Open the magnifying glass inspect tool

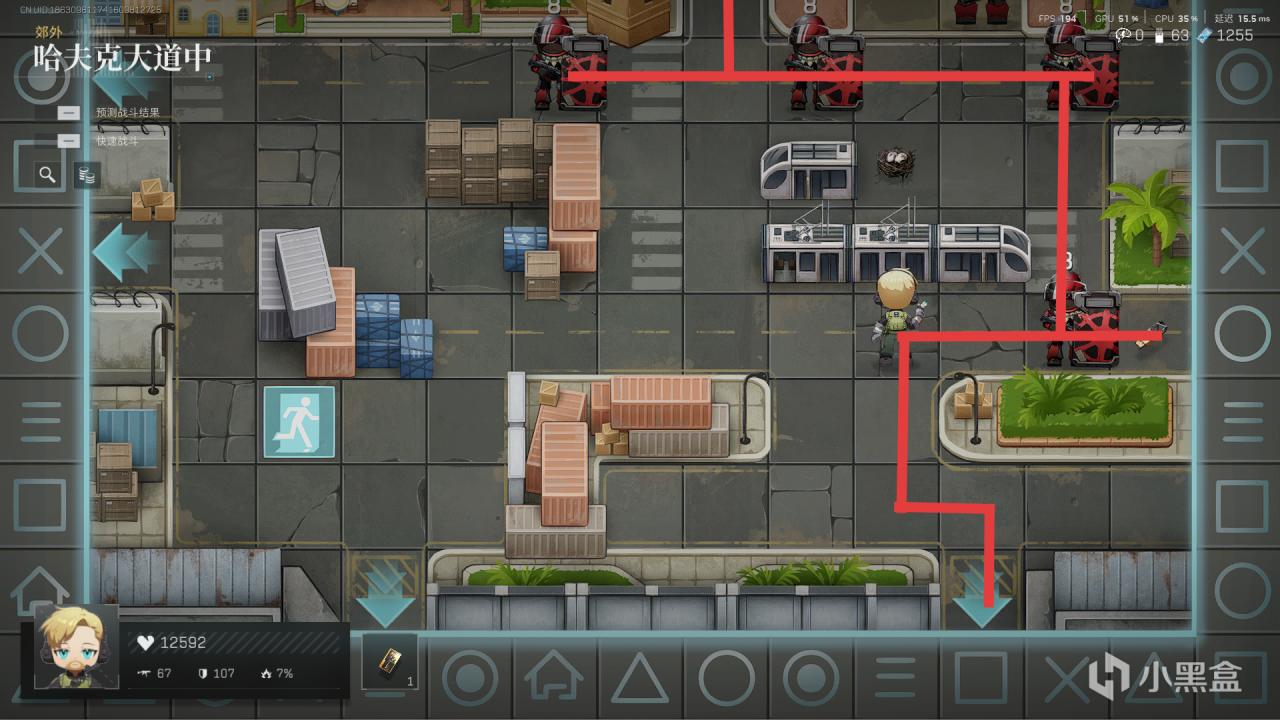pos(47,176)
